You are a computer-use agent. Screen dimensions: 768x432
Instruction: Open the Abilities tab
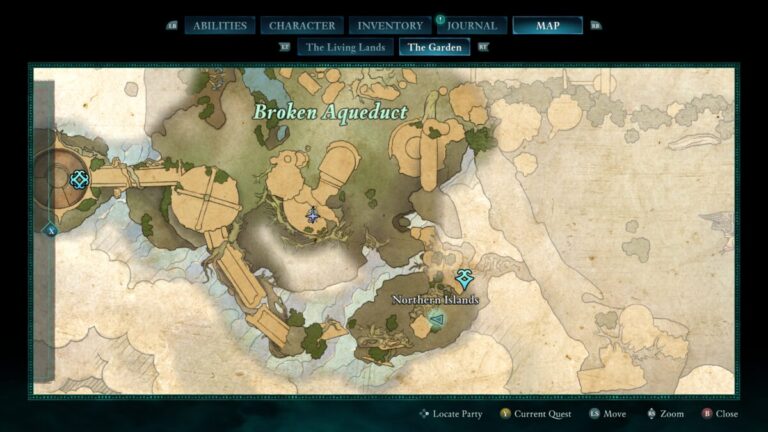click(x=219, y=25)
